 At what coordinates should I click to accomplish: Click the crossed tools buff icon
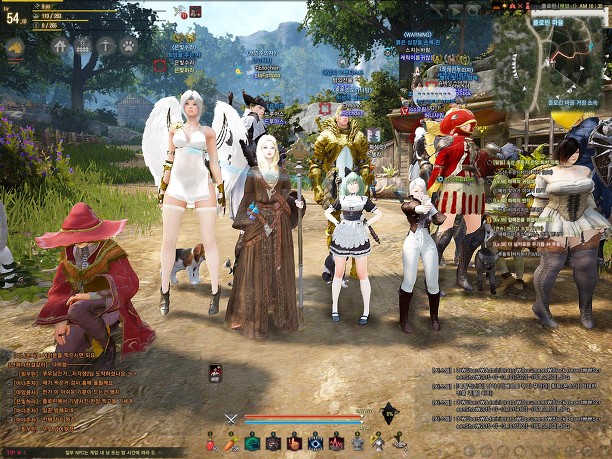[180, 12]
